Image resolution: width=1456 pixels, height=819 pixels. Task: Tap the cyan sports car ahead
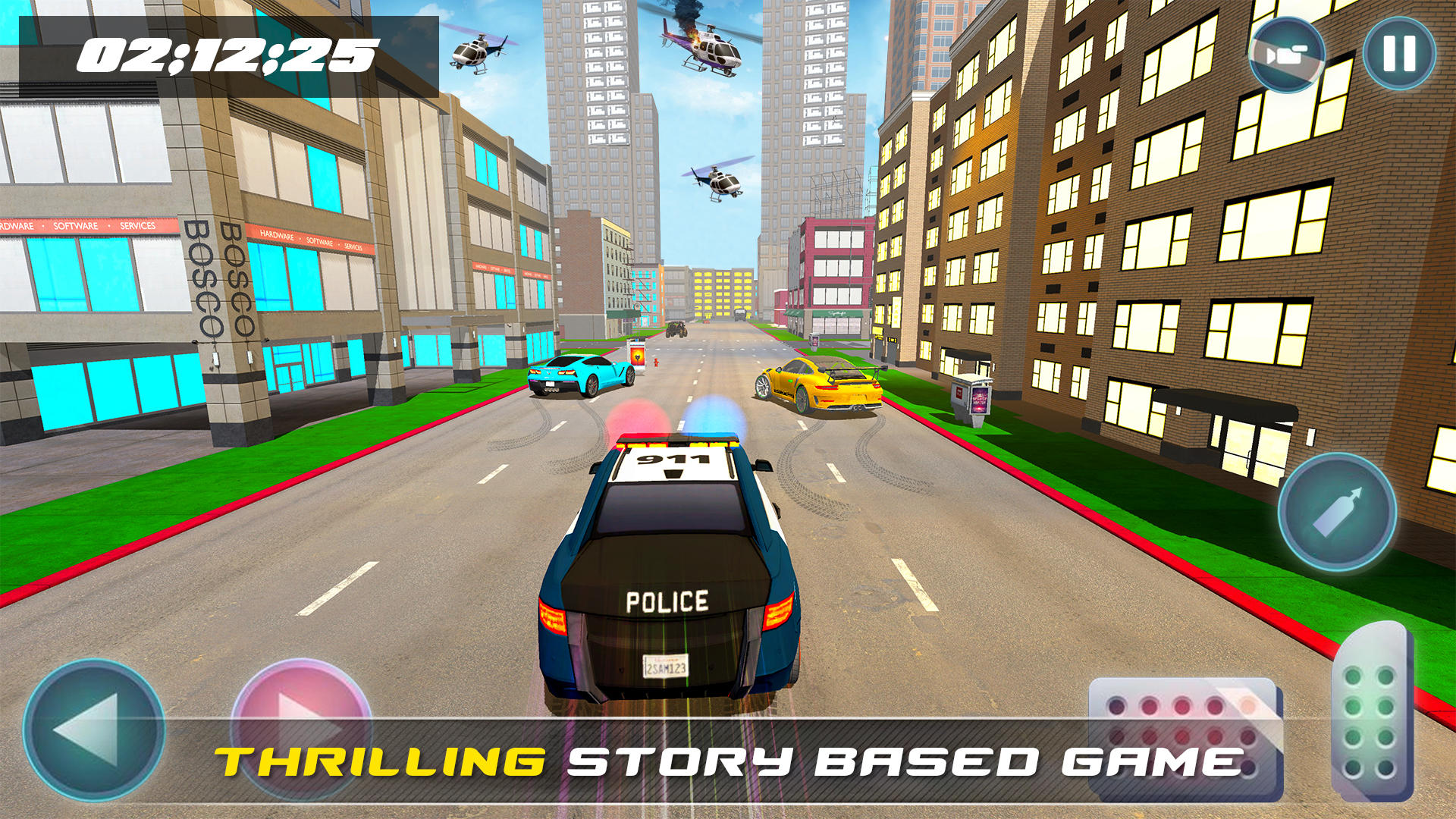click(x=580, y=375)
